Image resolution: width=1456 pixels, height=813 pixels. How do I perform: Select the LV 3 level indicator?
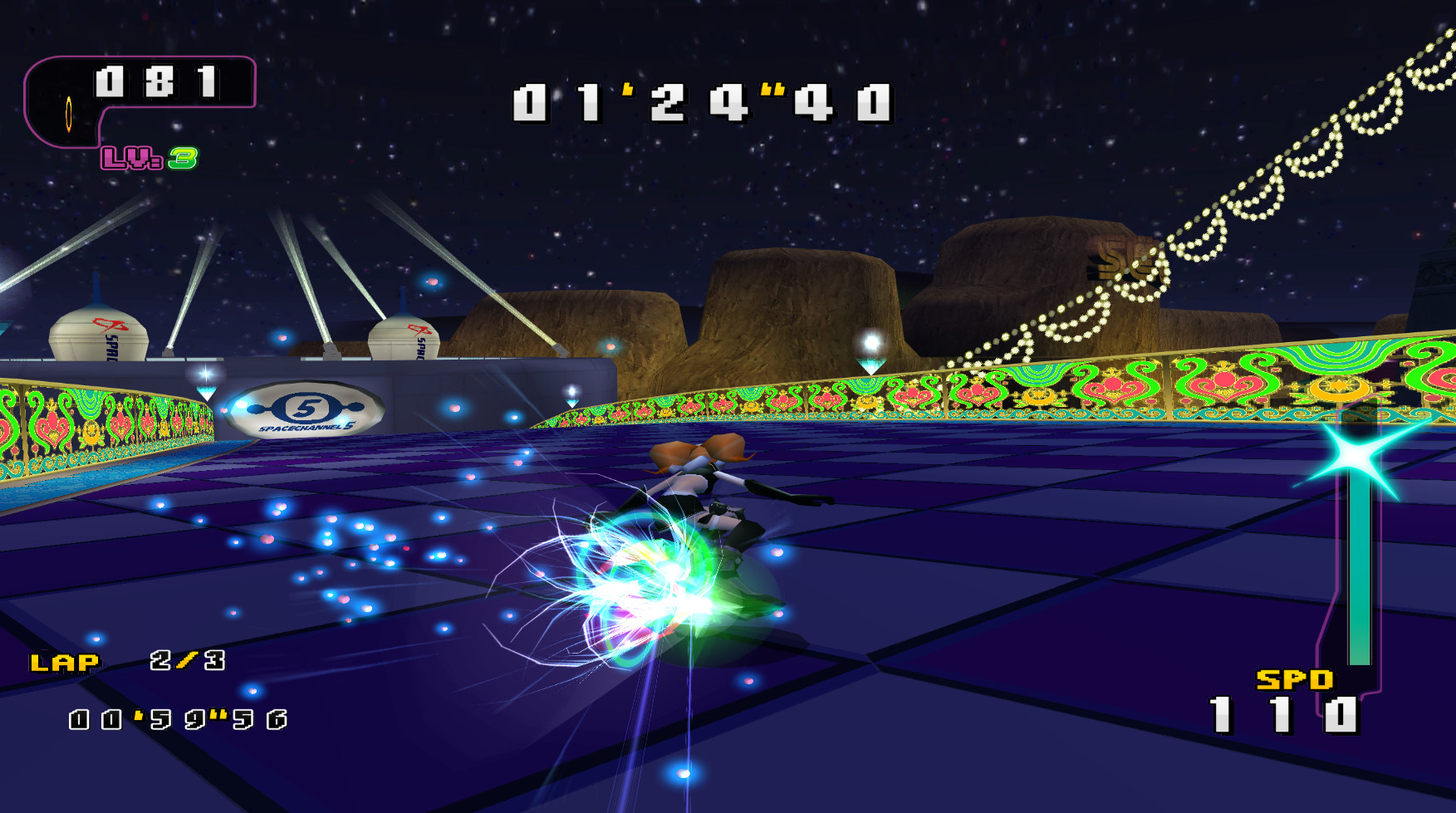point(150,158)
